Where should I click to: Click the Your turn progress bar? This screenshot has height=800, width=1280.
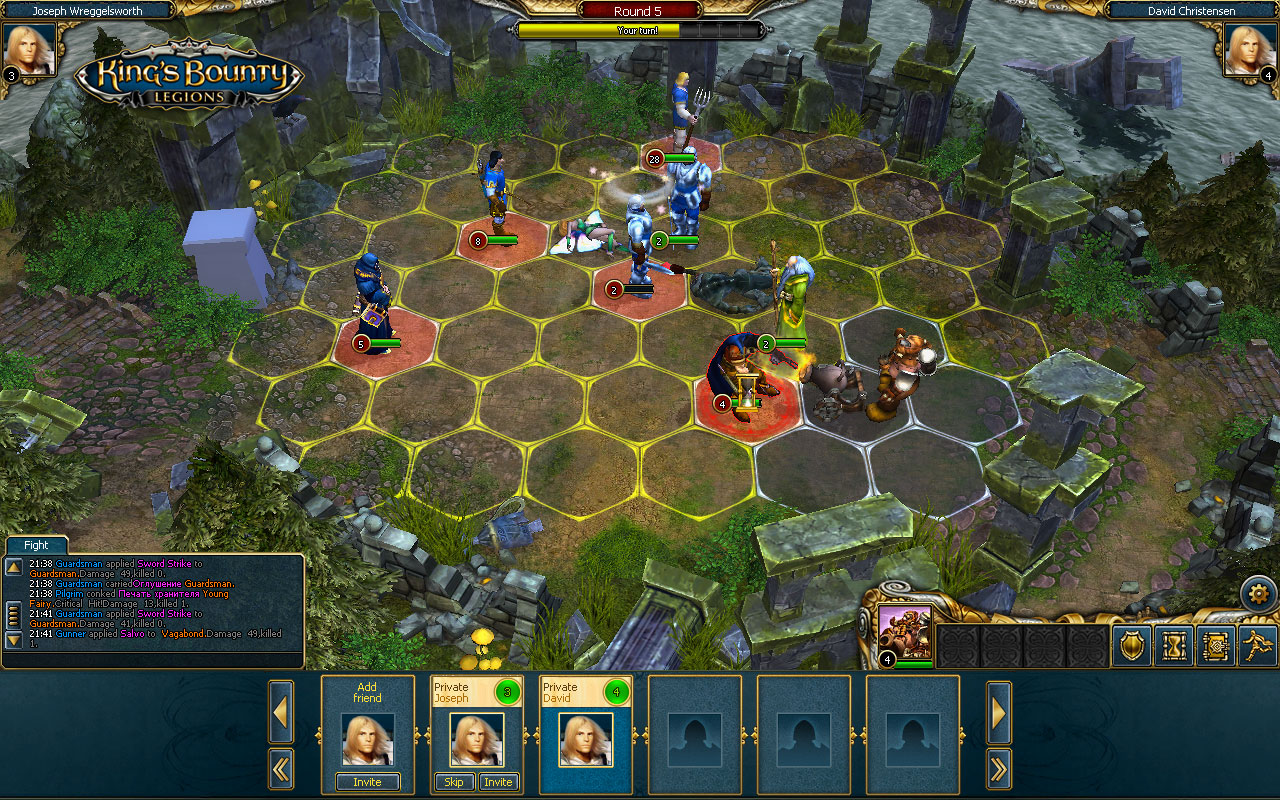coord(640,30)
